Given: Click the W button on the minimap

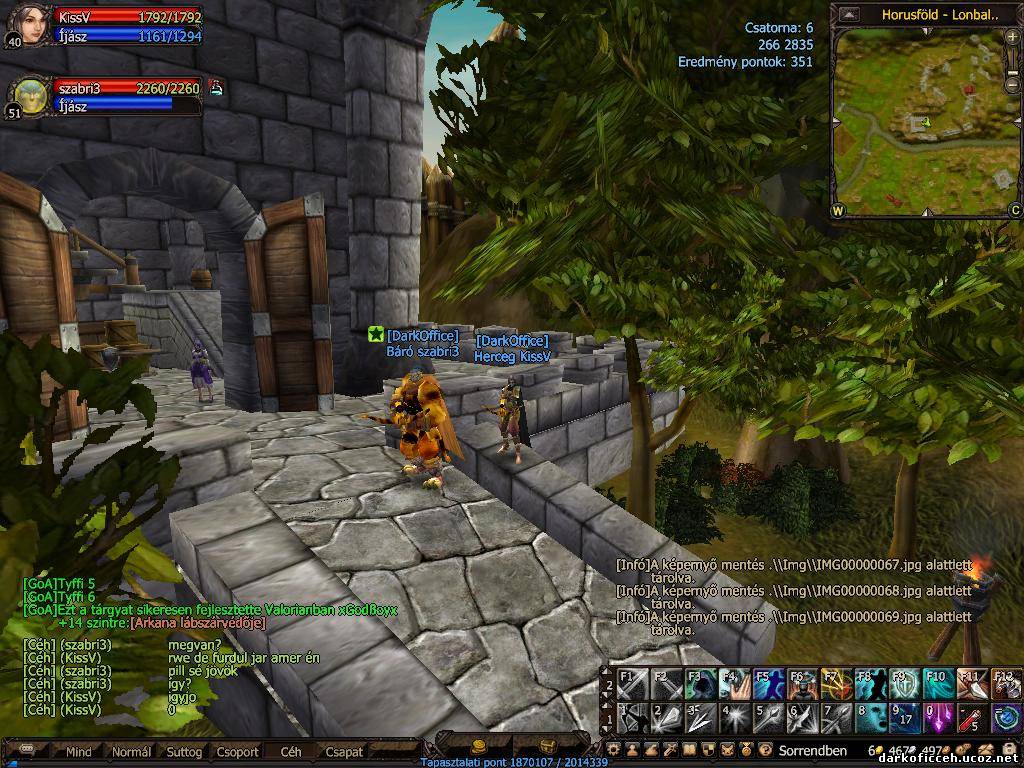Looking at the screenshot, I should click(x=838, y=210).
